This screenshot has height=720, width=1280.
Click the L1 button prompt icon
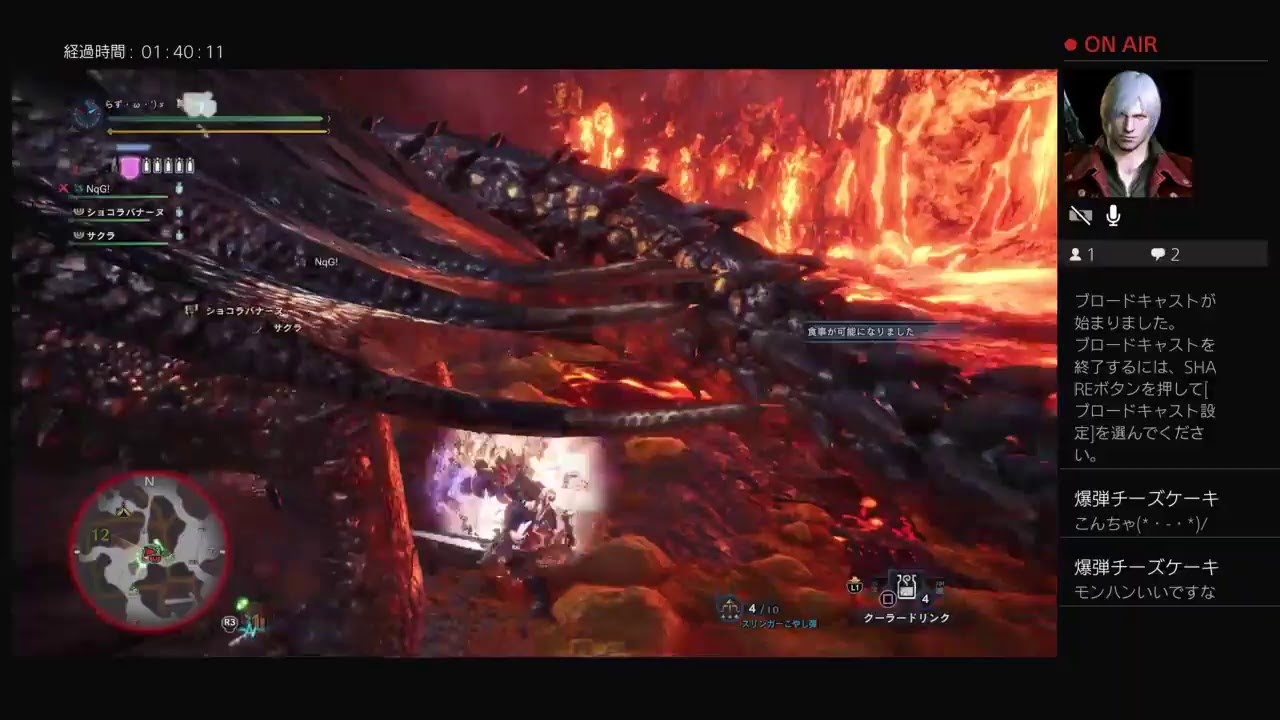[855, 587]
